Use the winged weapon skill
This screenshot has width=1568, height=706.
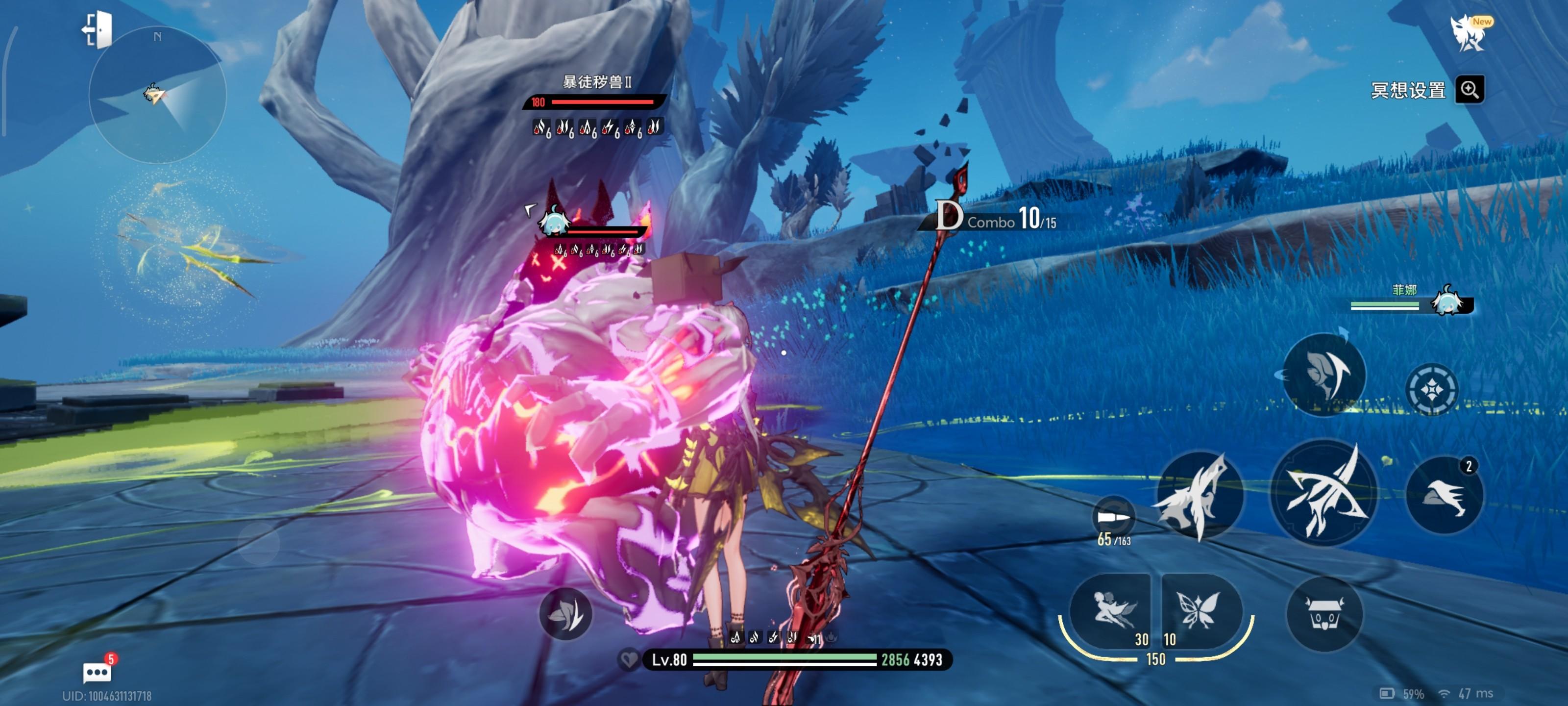pyautogui.click(x=1199, y=495)
